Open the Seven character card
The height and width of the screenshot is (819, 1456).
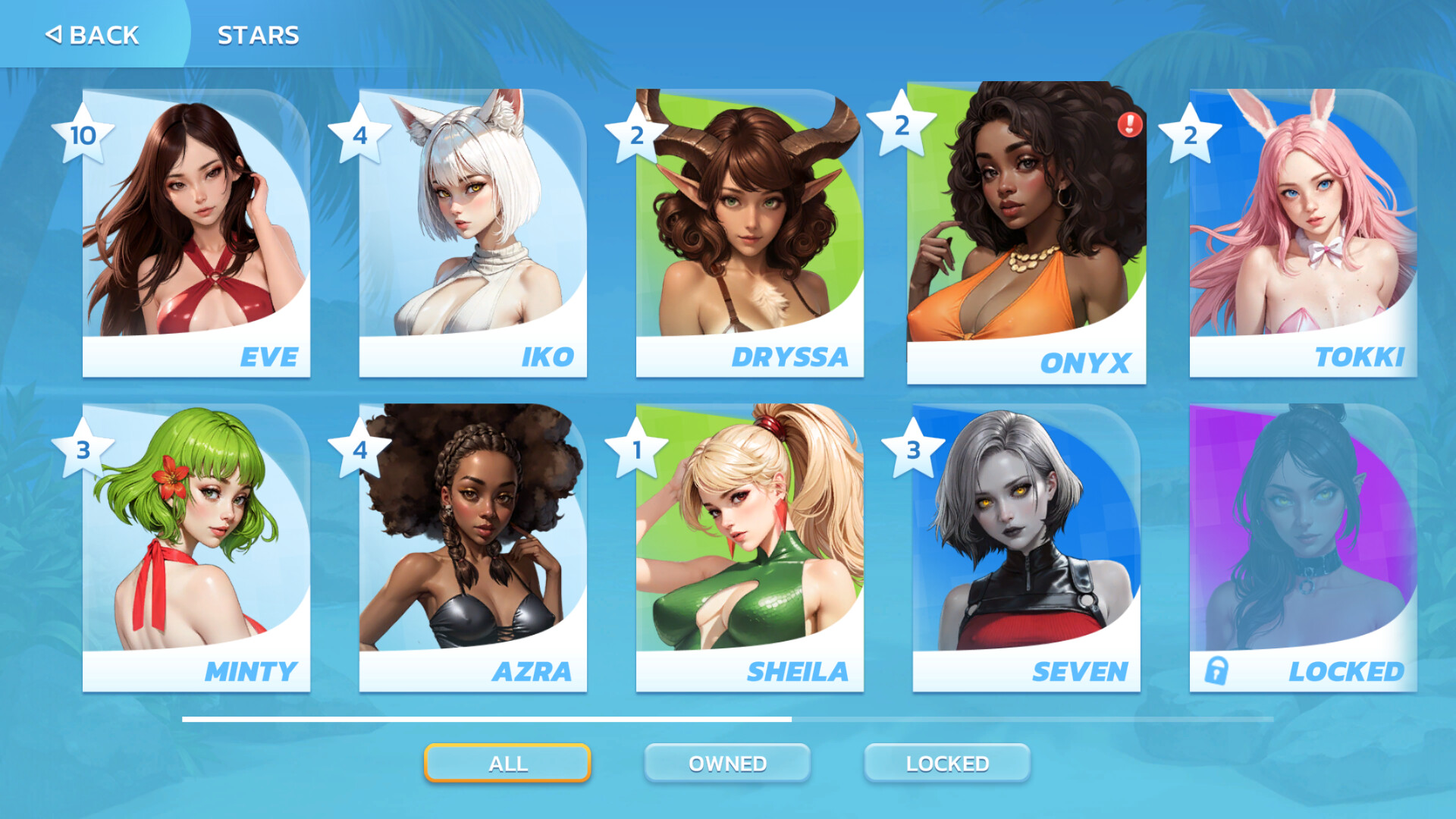1026,548
